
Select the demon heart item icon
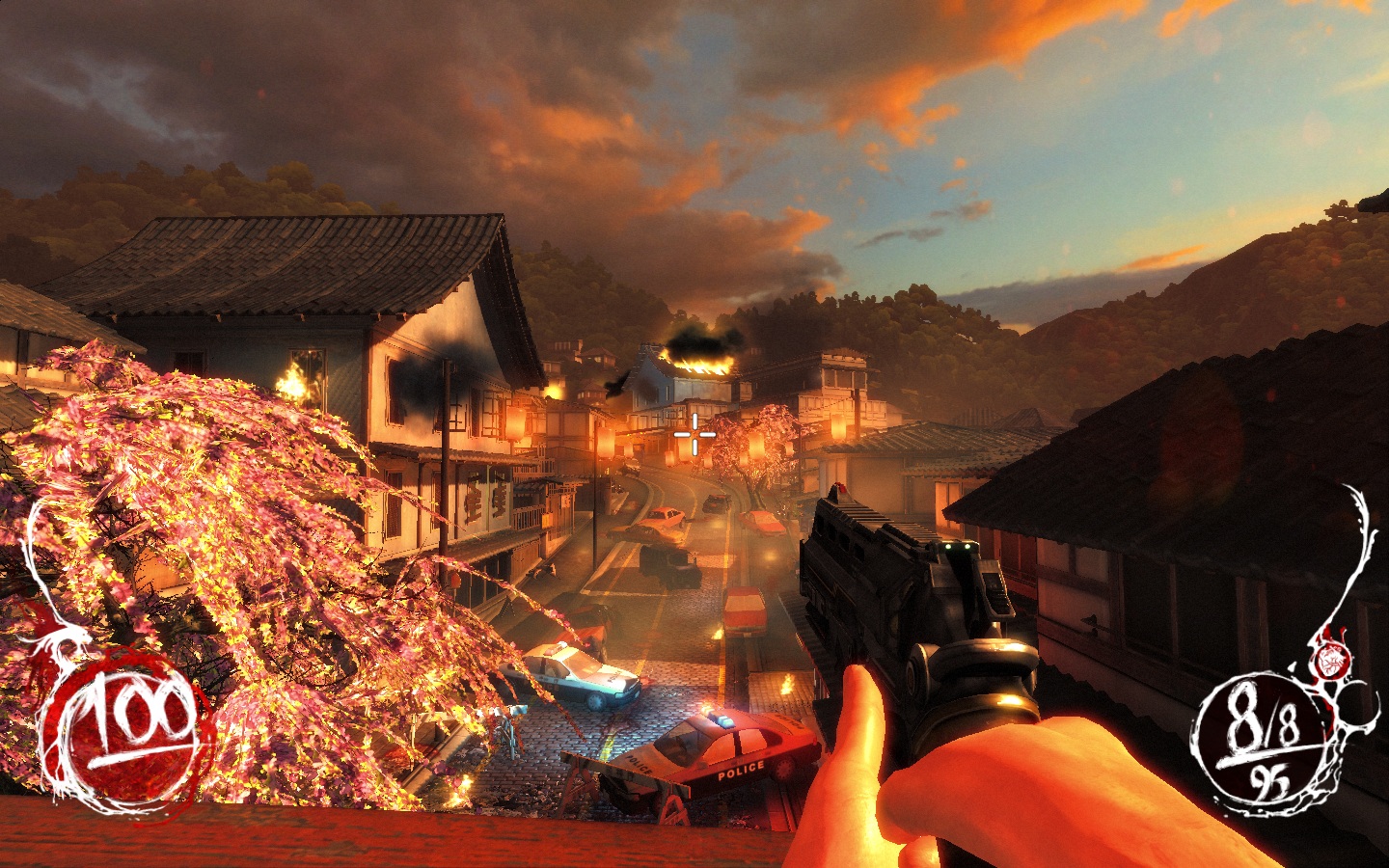pos(1332,660)
